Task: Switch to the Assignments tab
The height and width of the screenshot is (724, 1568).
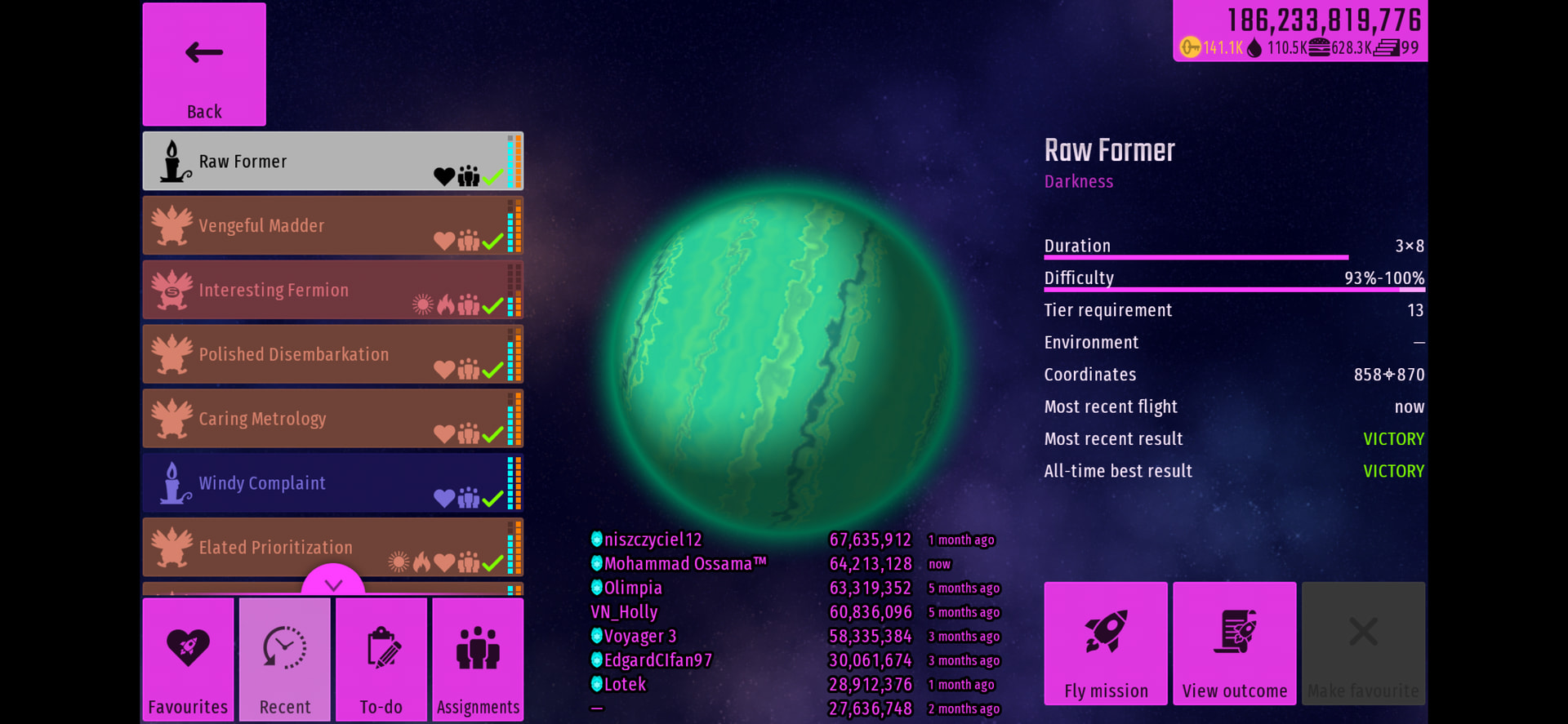Action: [478, 660]
